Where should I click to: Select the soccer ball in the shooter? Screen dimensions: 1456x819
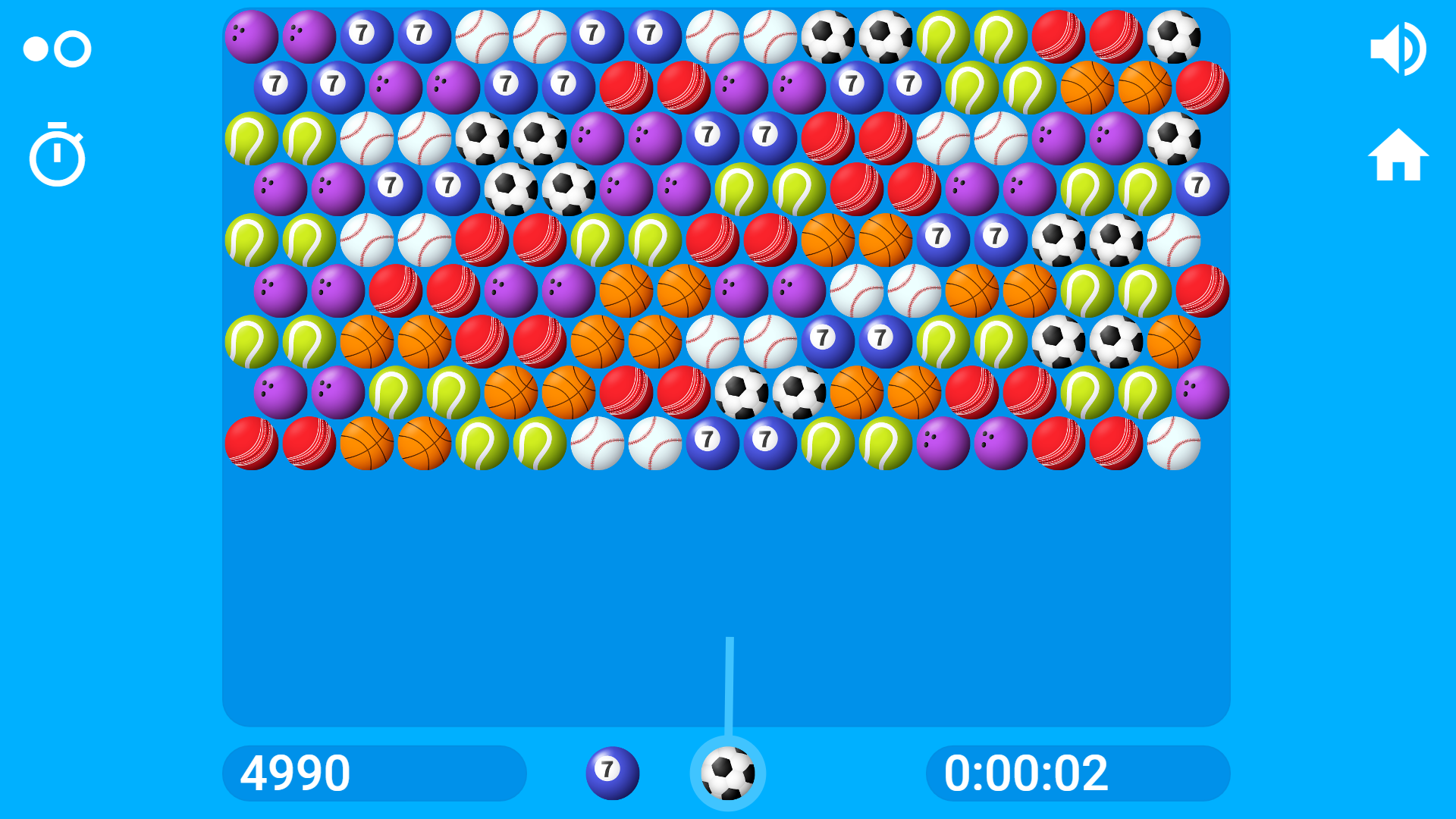(728, 773)
